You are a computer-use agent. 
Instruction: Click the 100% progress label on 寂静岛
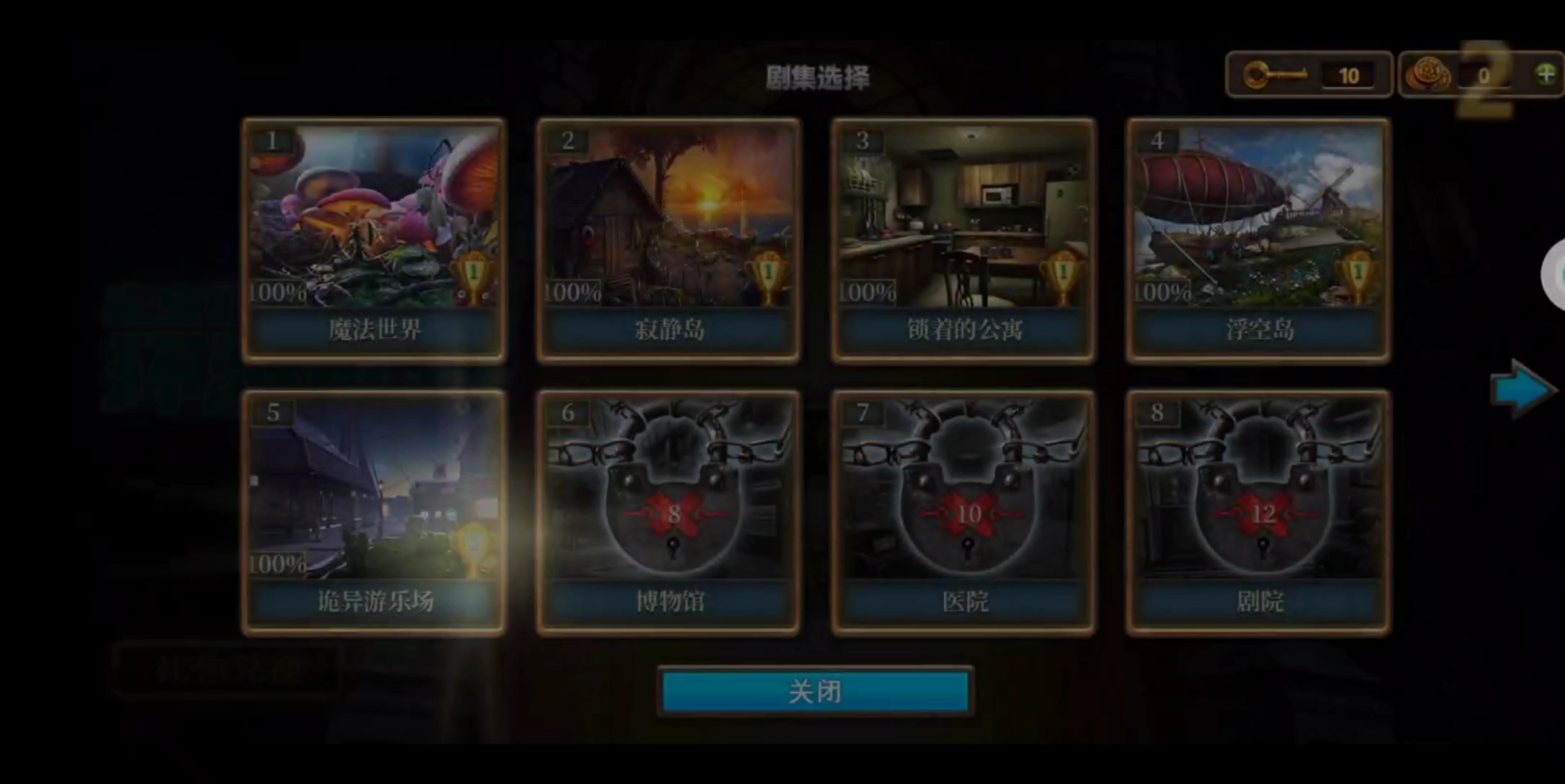click(572, 293)
